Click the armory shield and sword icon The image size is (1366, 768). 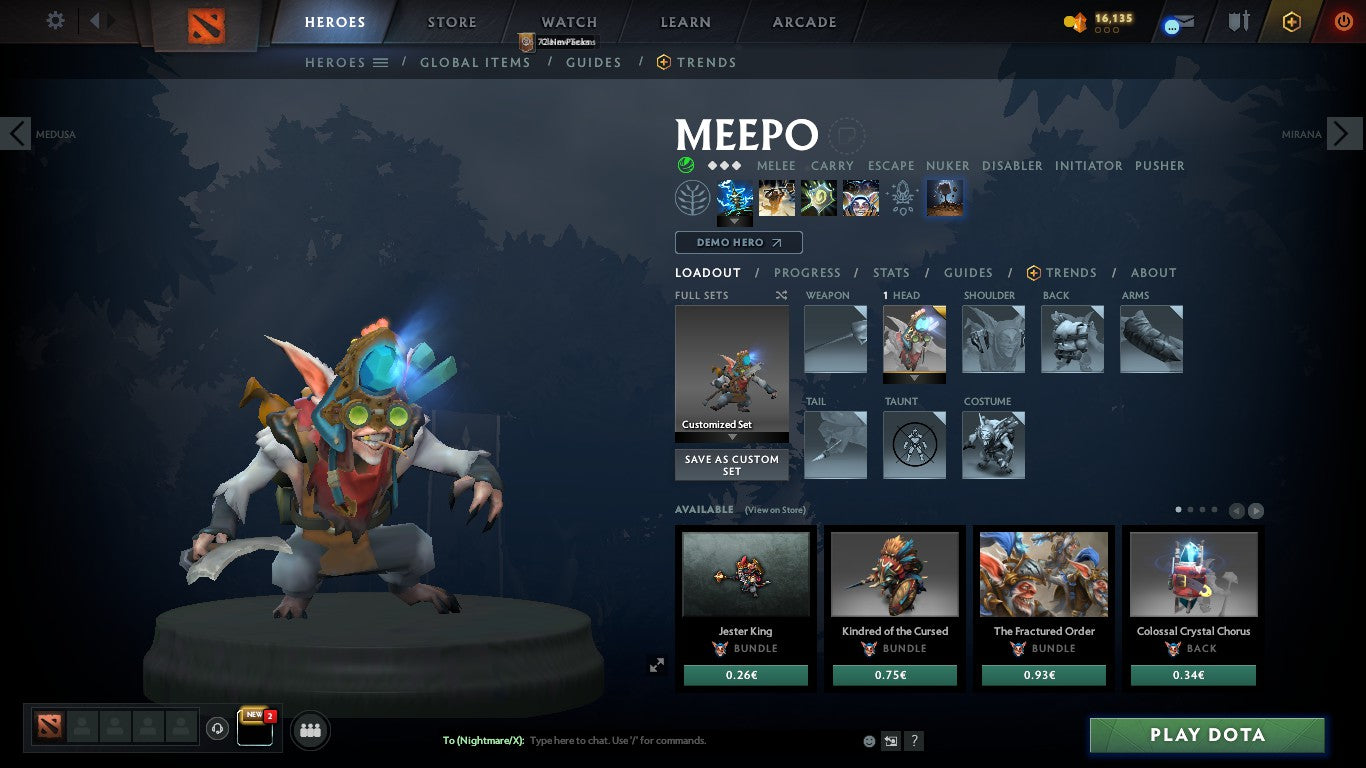pos(1238,20)
